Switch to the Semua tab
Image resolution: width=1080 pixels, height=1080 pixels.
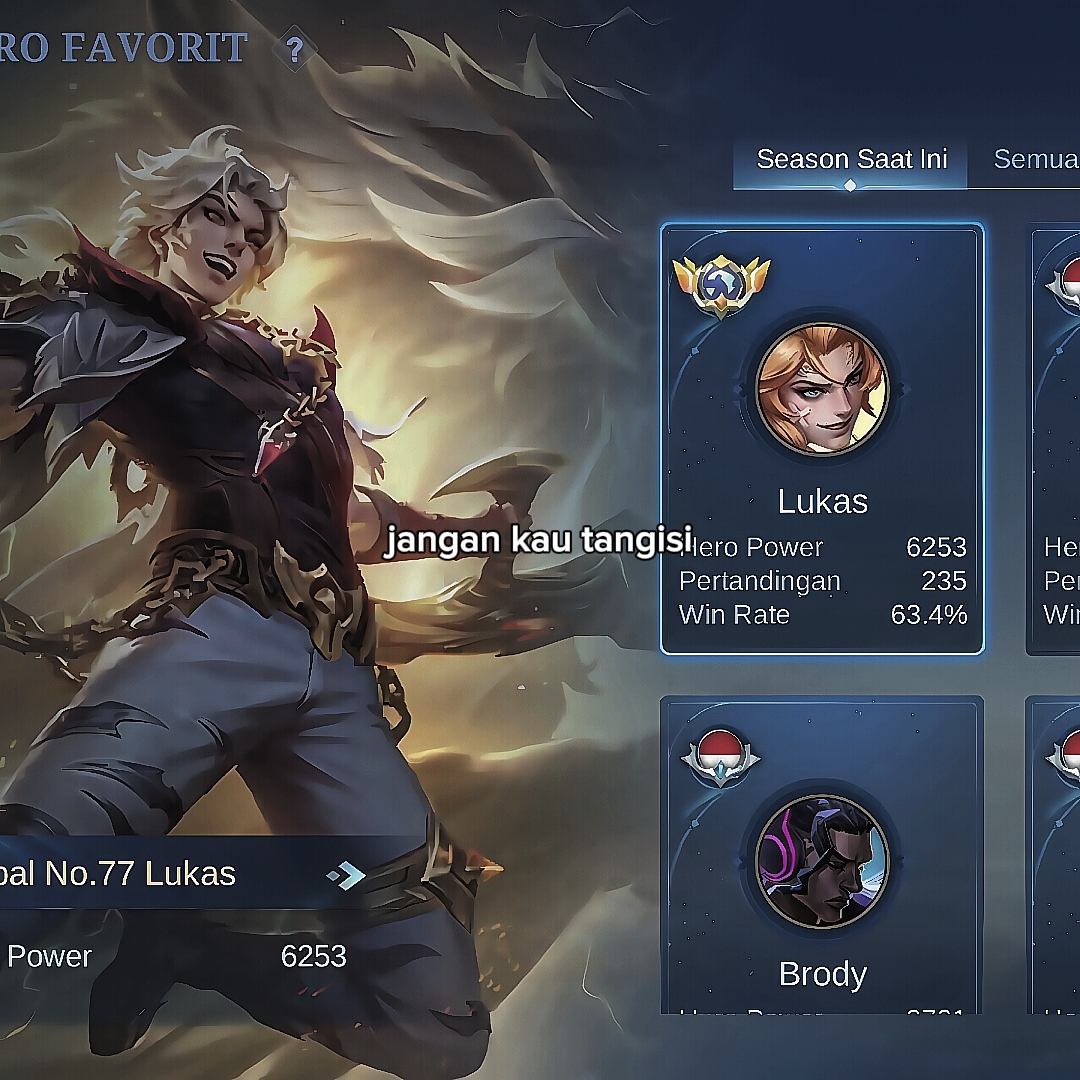coord(1035,160)
